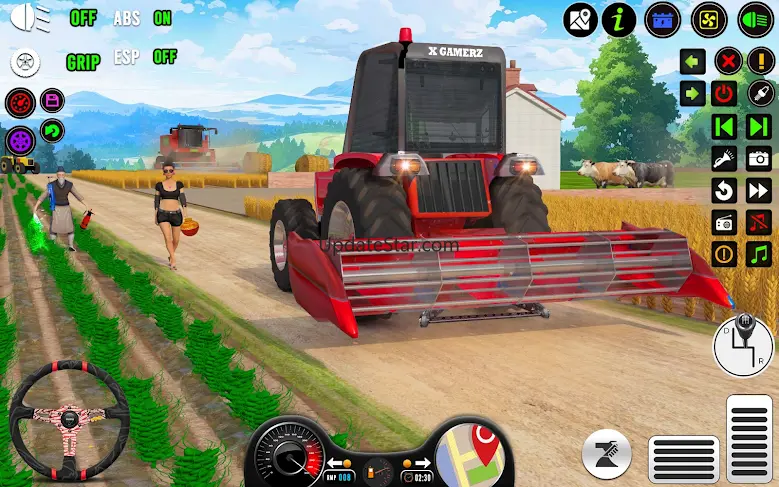
Task: Mute music with the crossed-out note icon
Action: [x=759, y=222]
